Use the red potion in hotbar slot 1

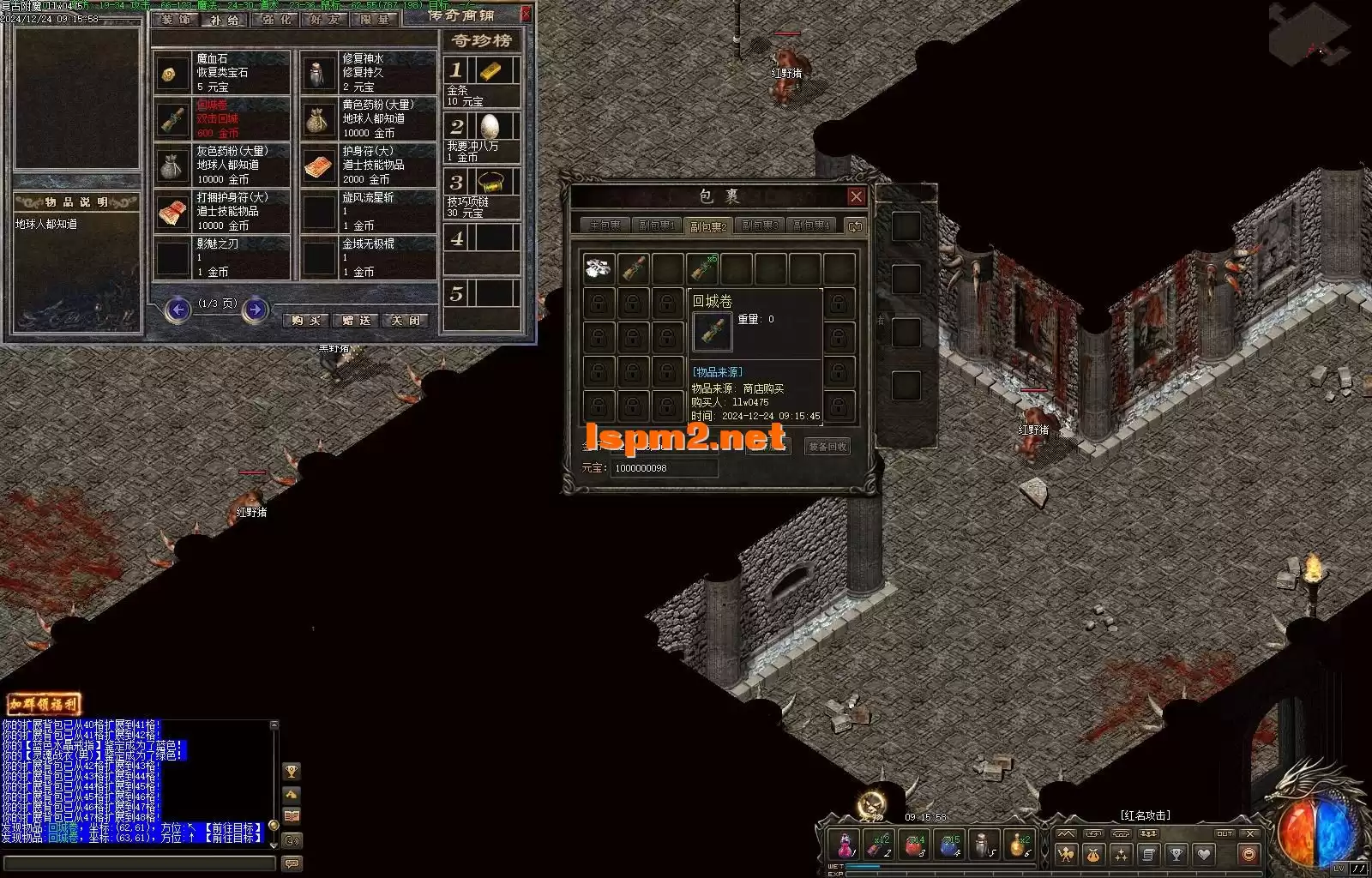(845, 846)
